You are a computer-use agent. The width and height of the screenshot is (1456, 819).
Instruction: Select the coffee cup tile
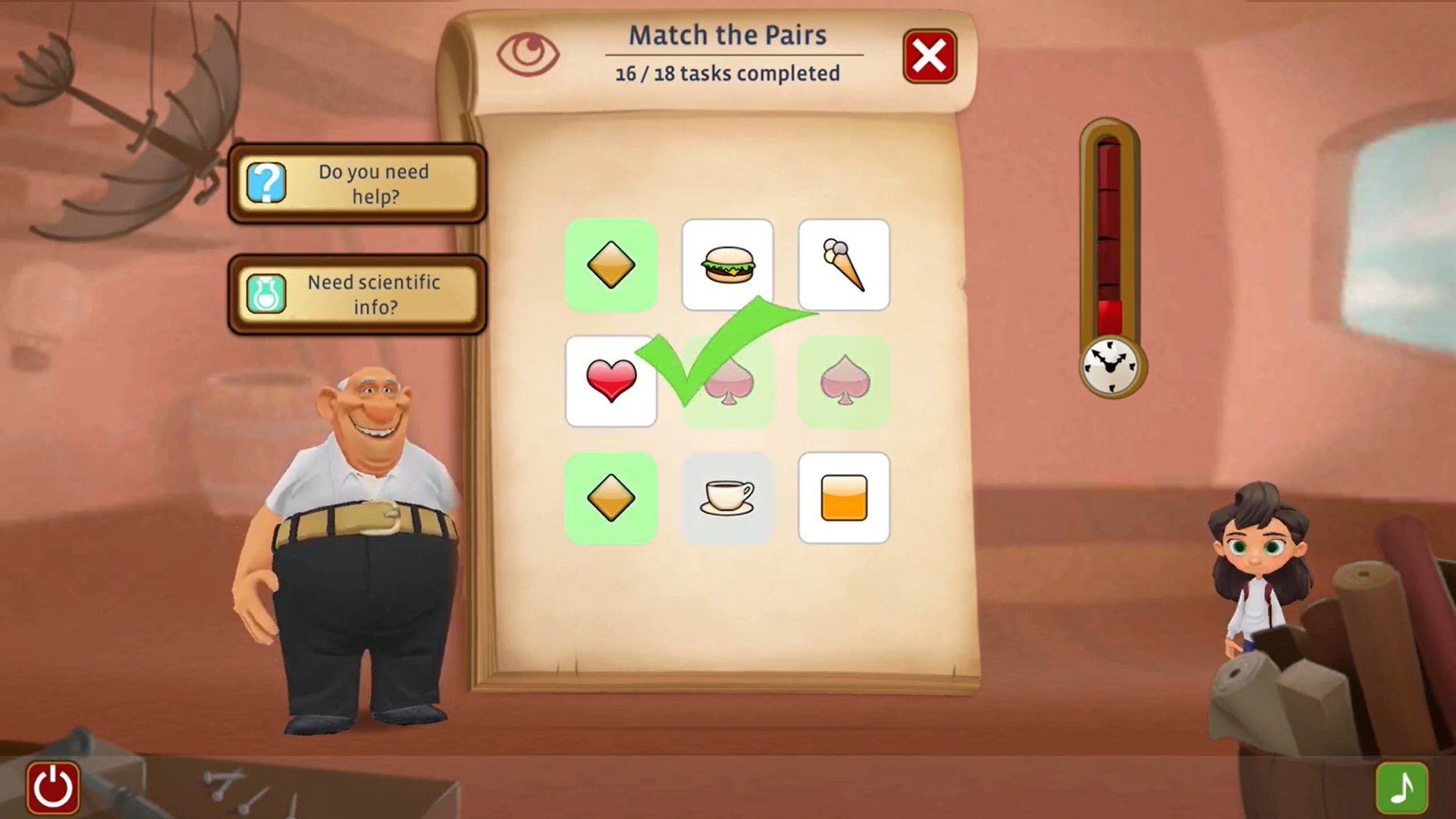tap(727, 497)
